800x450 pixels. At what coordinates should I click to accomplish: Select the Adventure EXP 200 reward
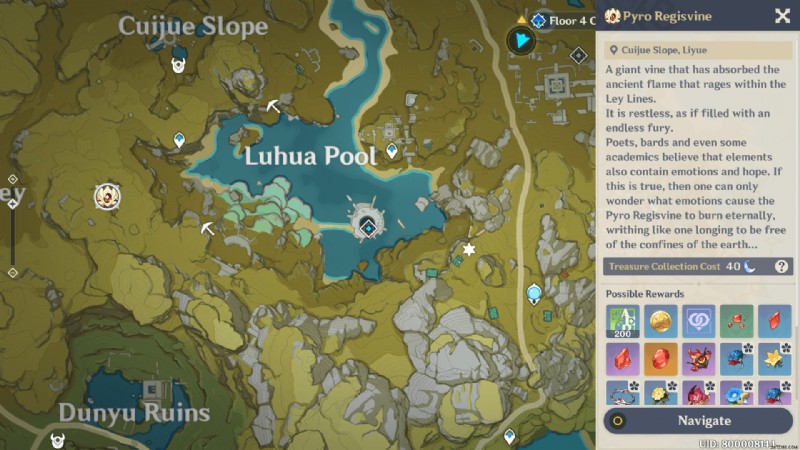tap(622, 321)
